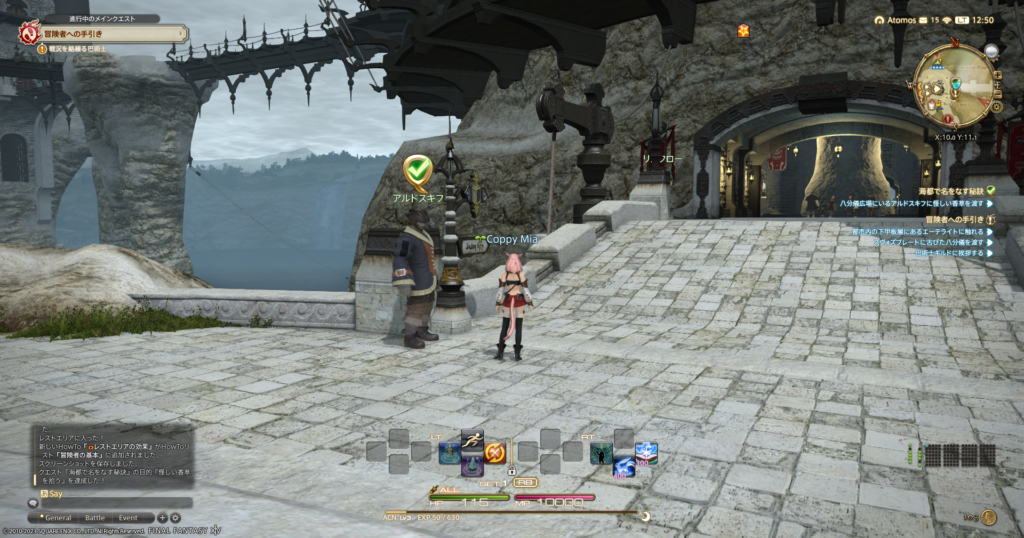Screen dimensions: 1024x538
Task: Click the circular minimap
Action: pyautogui.click(x=957, y=86)
